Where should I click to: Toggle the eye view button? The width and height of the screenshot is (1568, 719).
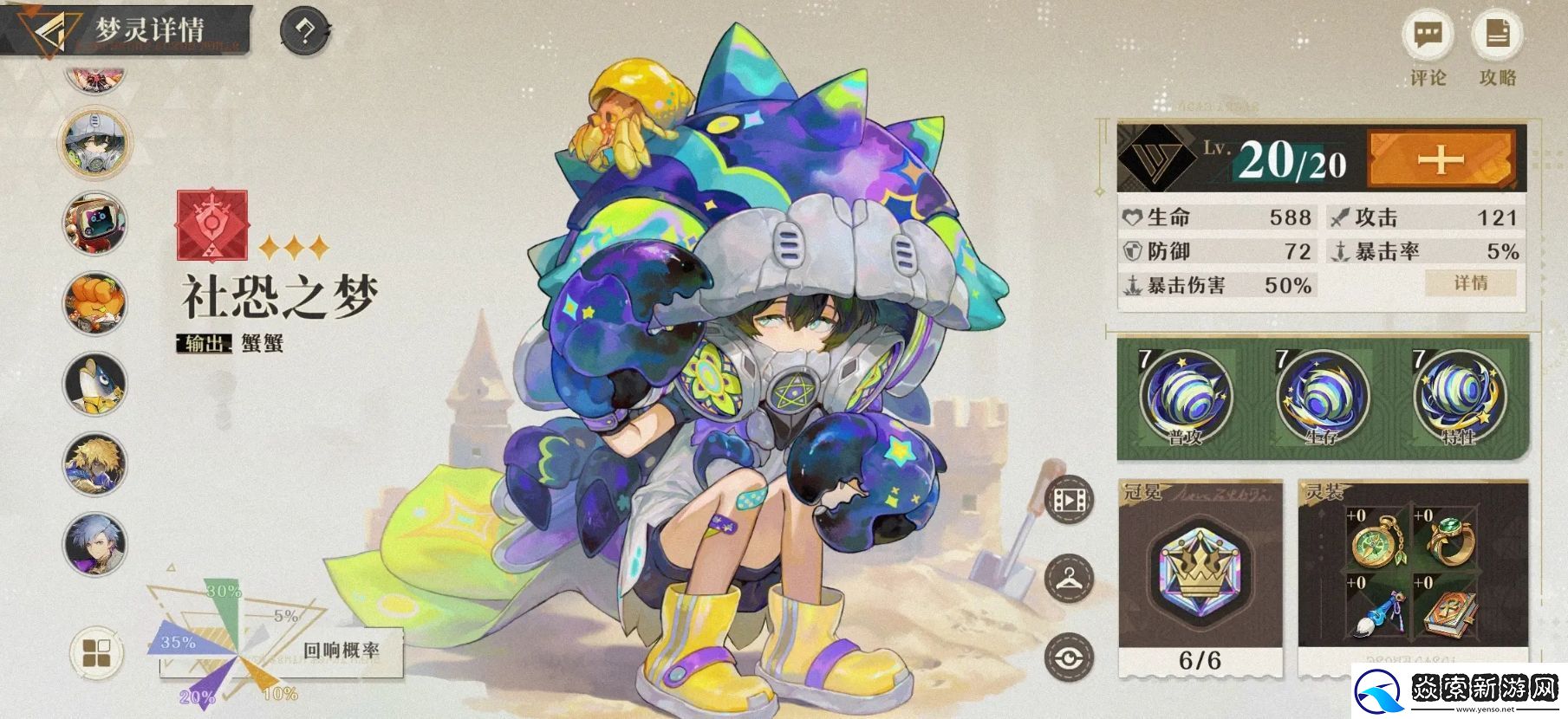(1070, 657)
